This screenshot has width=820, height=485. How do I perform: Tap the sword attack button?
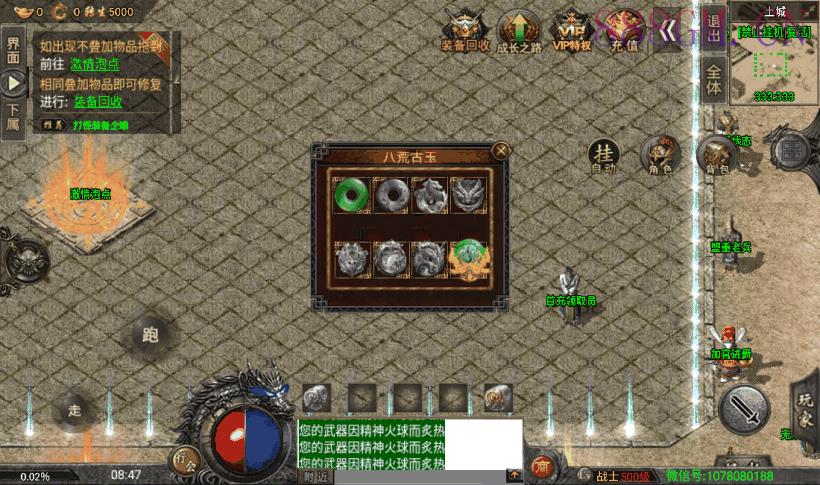click(745, 409)
